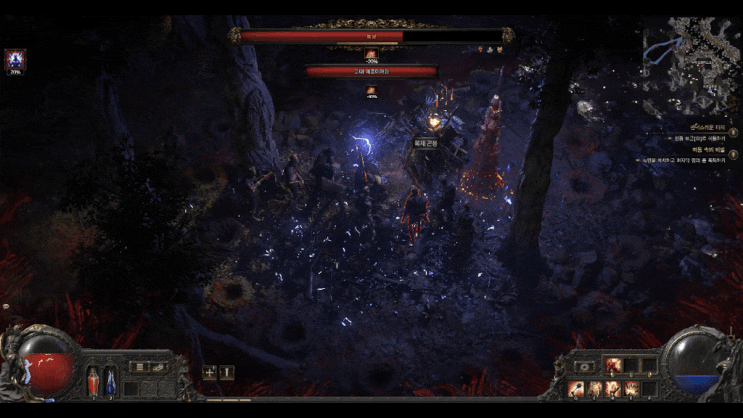Click the eye emblem button on the skill panel
This screenshot has height=418, width=743.
click(585, 367)
